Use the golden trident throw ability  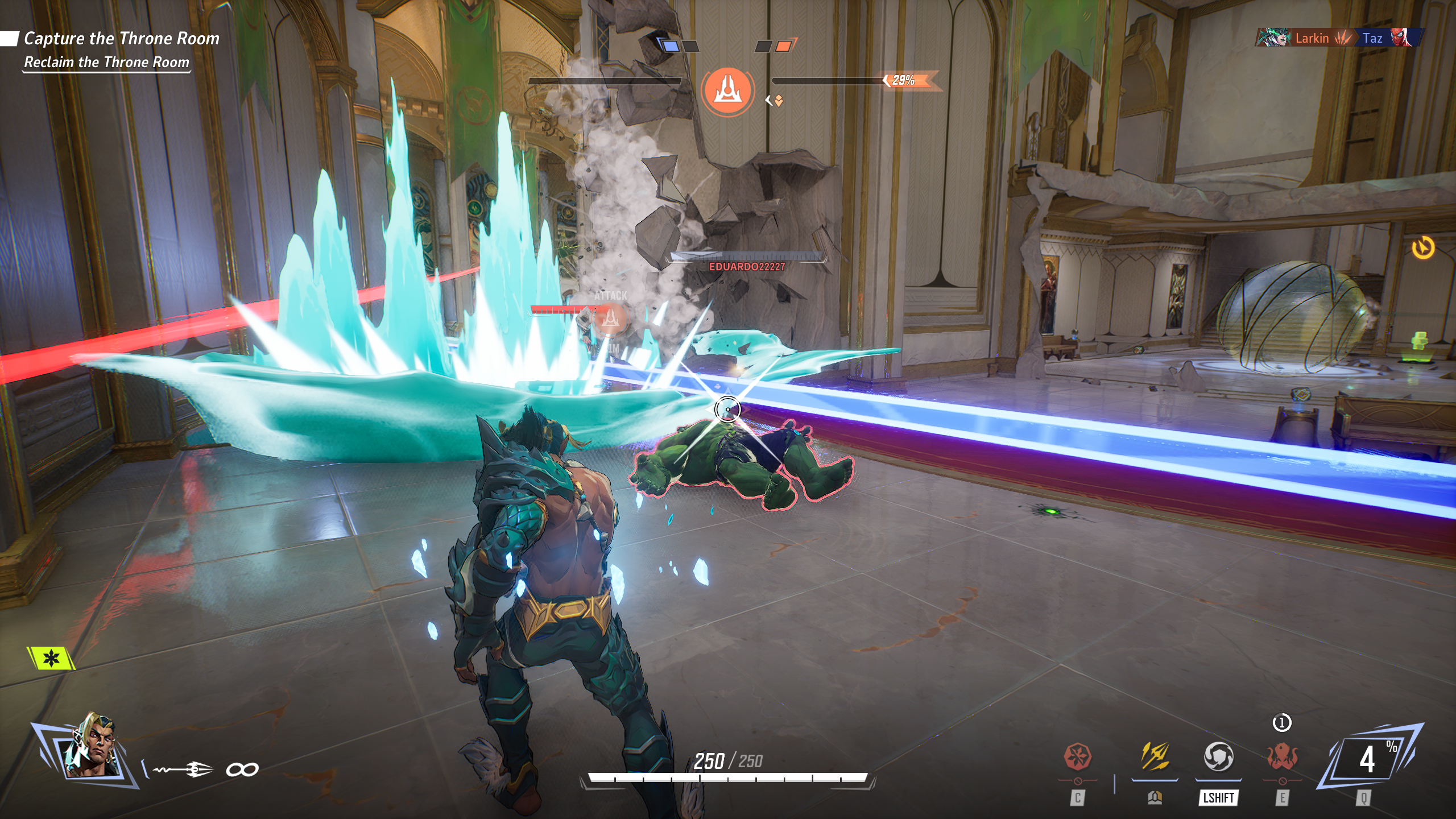pyautogui.click(x=1155, y=758)
